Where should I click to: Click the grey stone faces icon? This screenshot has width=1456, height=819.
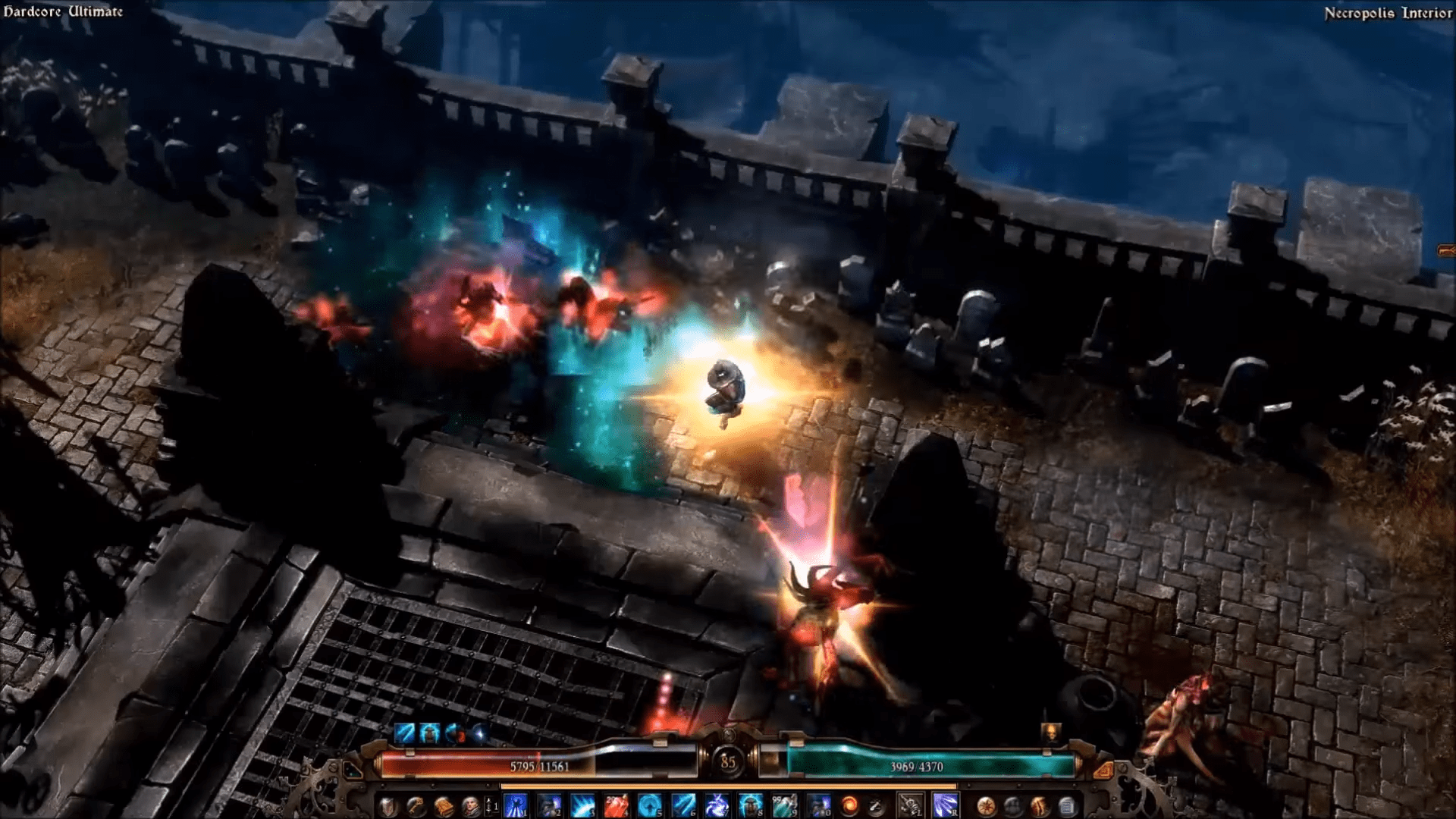pos(1013,805)
